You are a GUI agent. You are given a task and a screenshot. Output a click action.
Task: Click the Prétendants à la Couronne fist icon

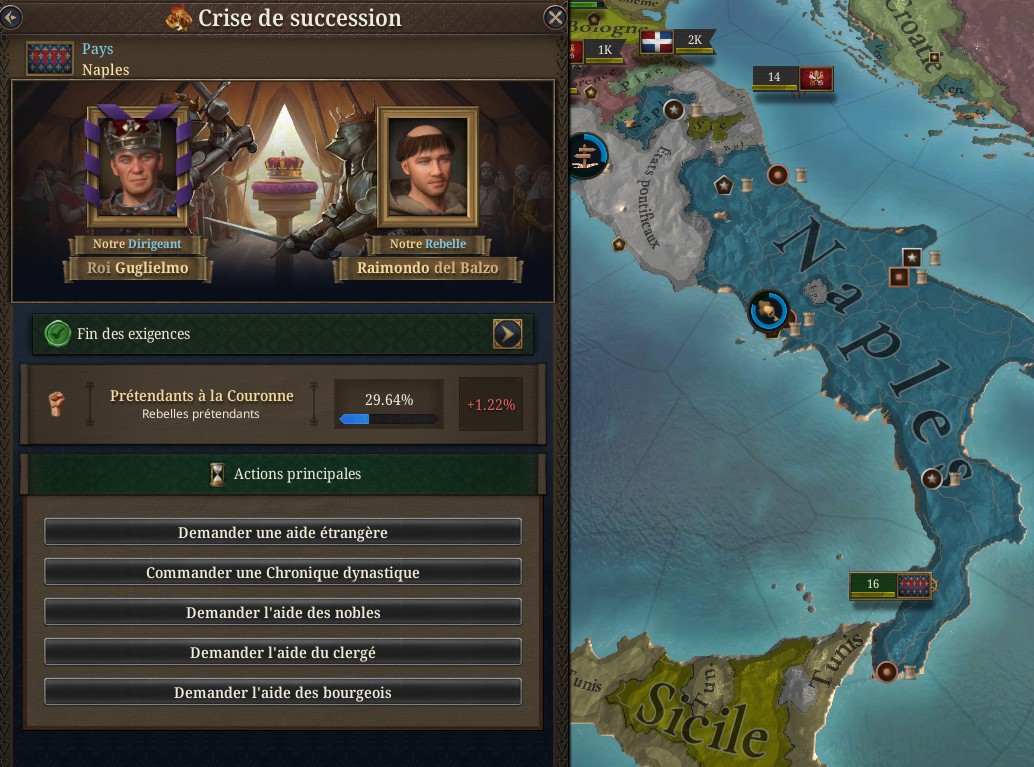tap(56, 403)
